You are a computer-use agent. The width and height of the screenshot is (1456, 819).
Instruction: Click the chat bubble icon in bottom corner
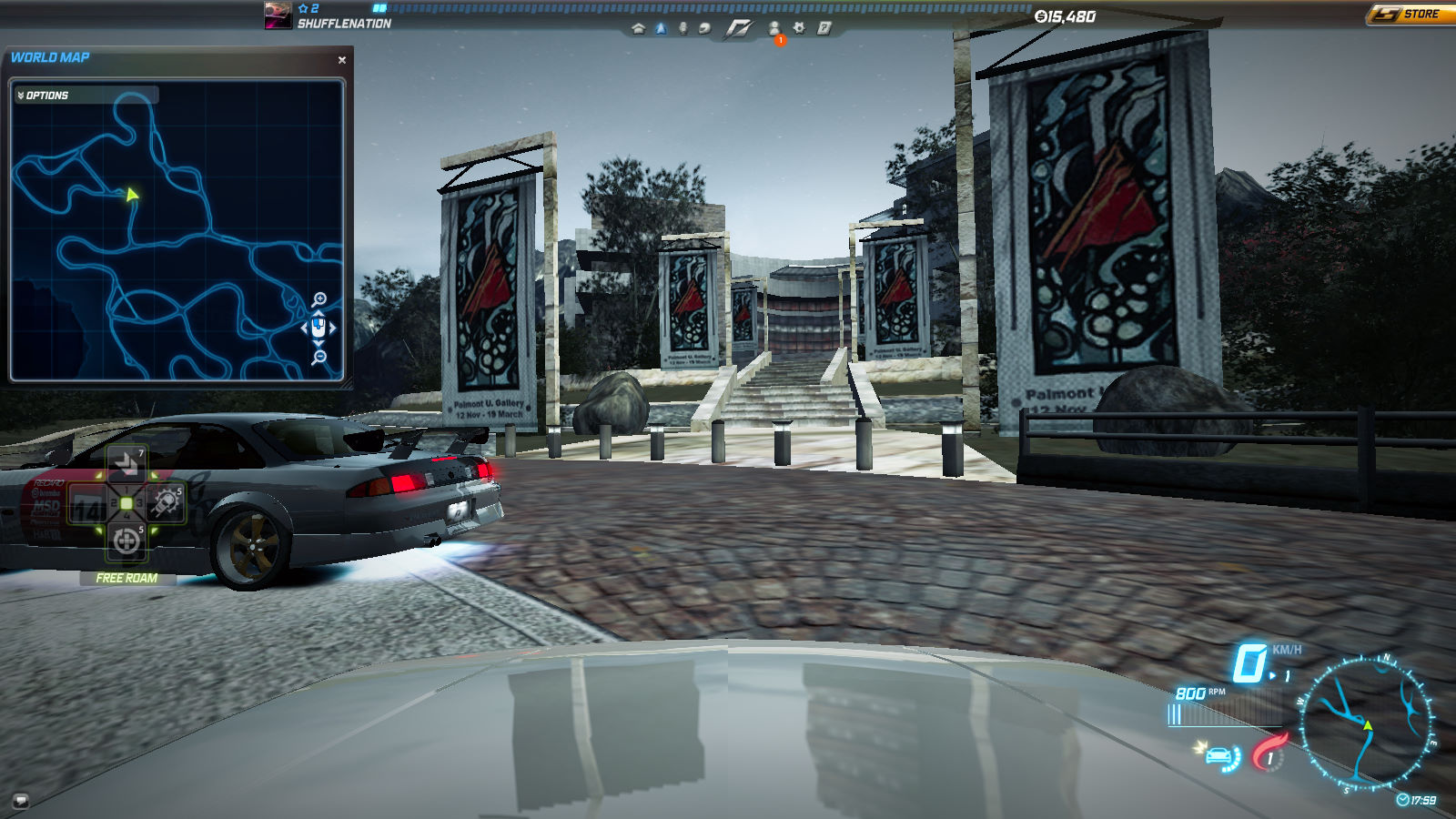(x=20, y=801)
